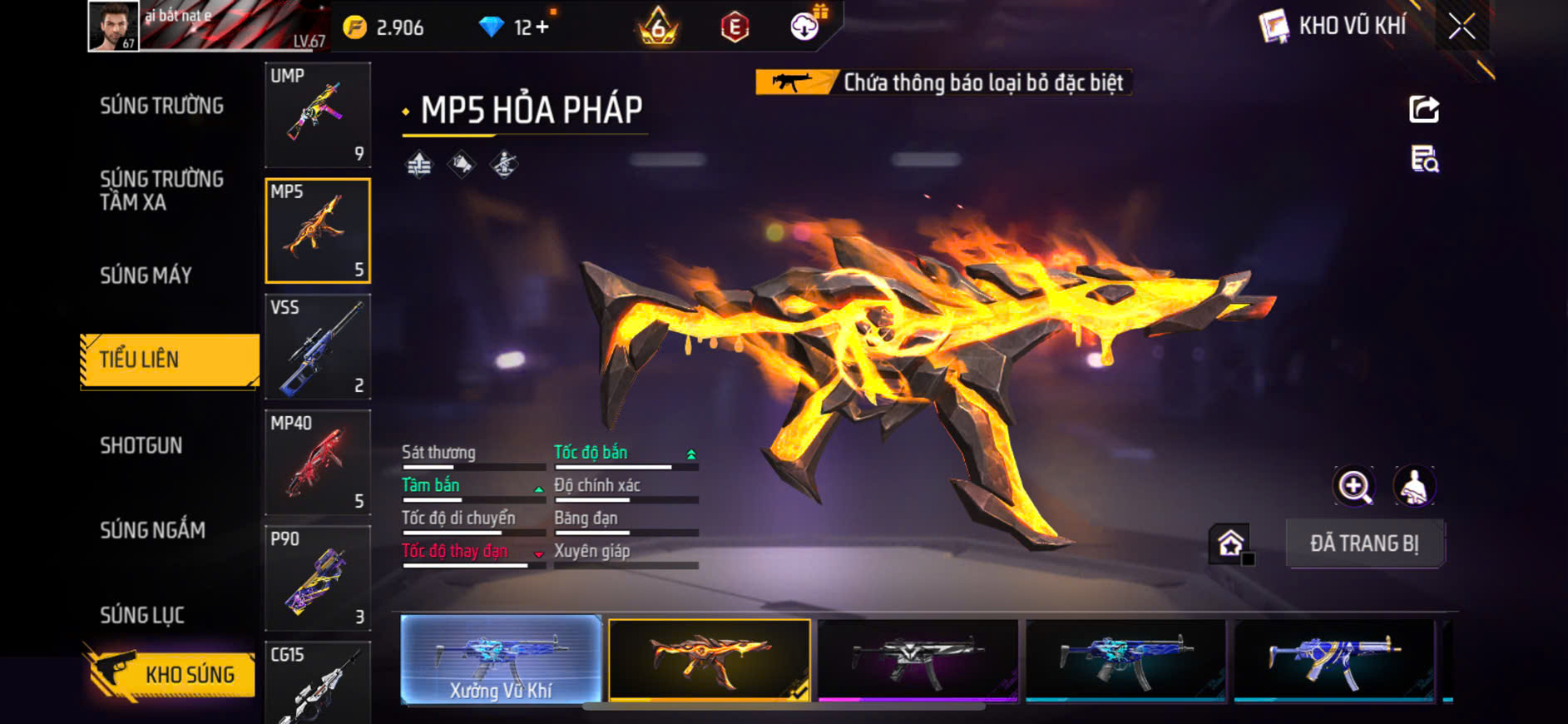Choose the MP40 weapon tile
Screen dimensions: 1568x724
pos(317,462)
